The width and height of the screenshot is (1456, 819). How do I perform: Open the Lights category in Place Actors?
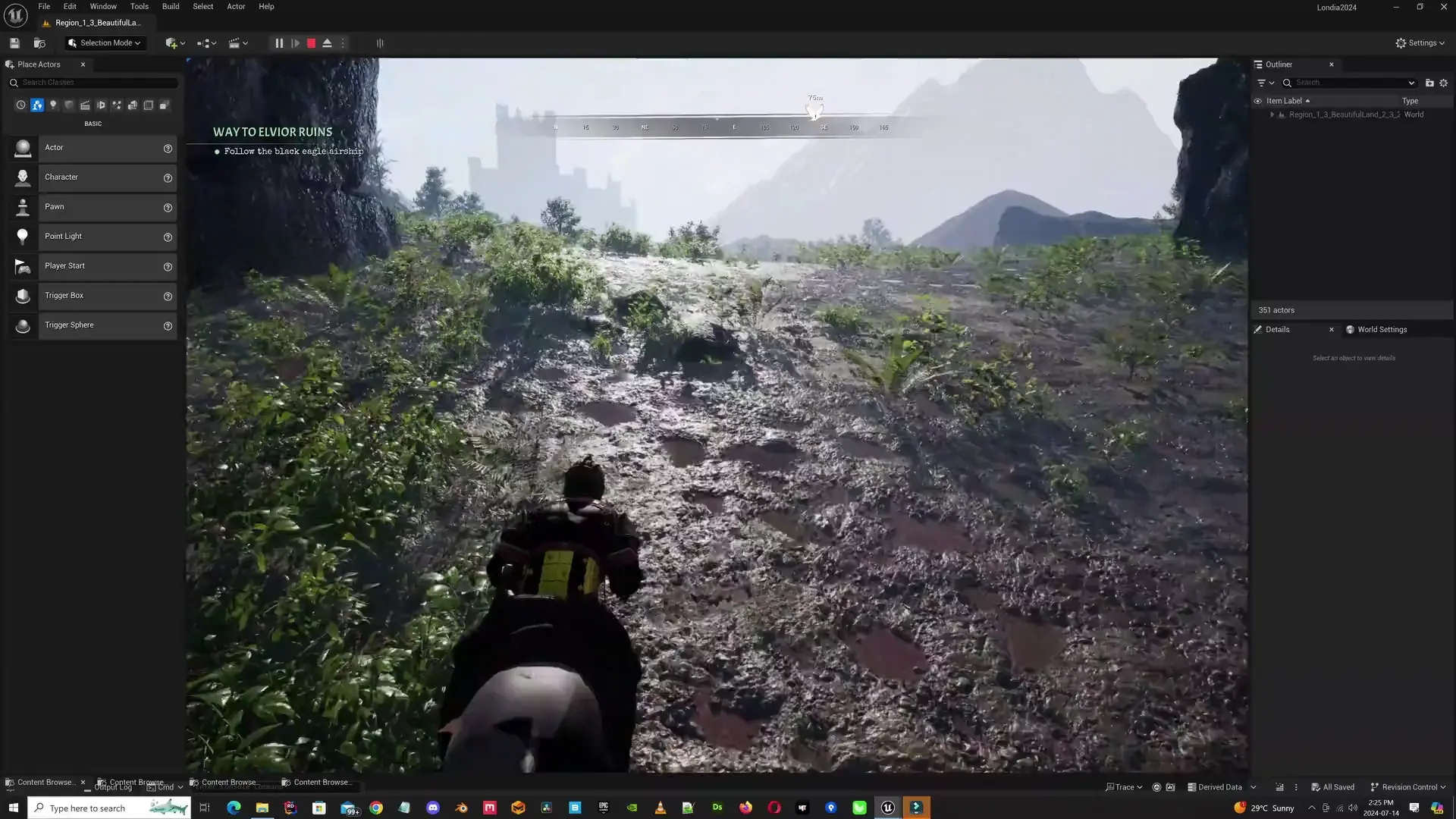(53, 105)
